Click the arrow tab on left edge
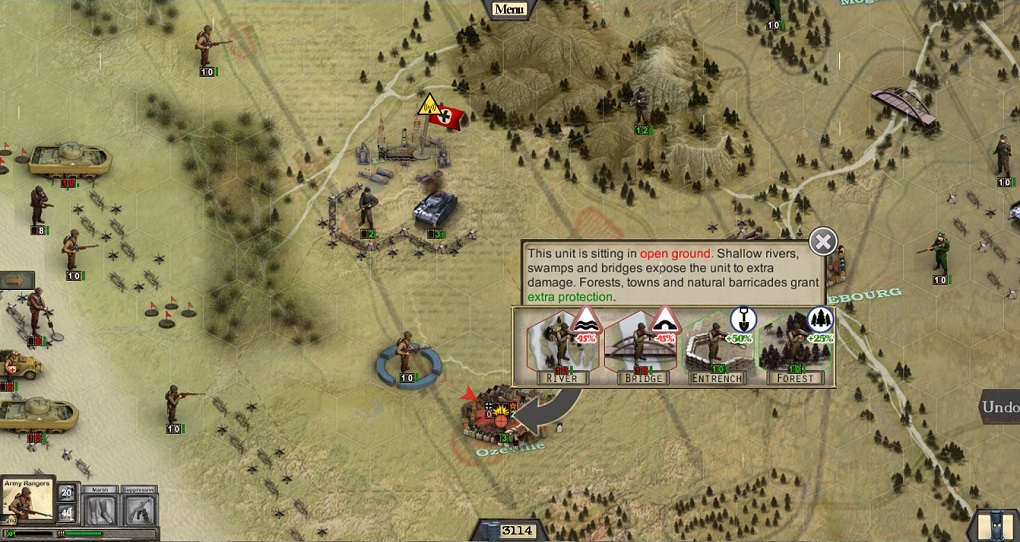1020x542 pixels. tap(16, 280)
